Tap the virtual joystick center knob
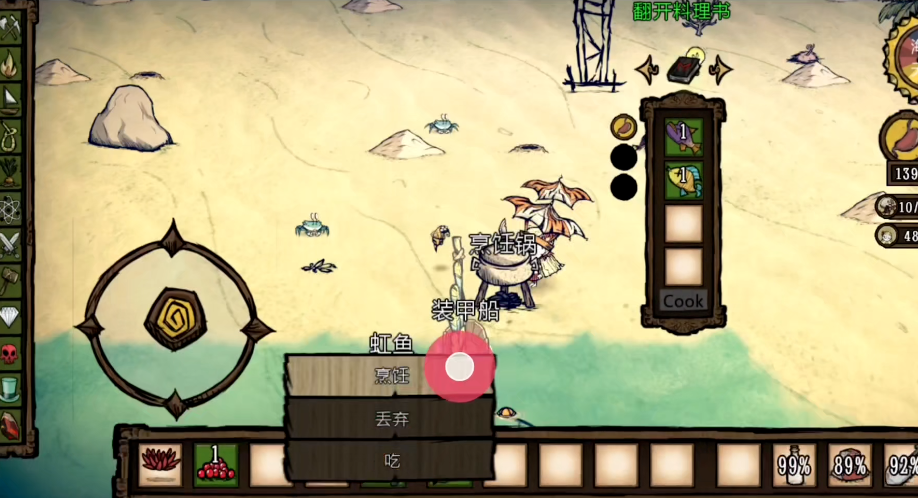The width and height of the screenshot is (918, 498). 175,319
